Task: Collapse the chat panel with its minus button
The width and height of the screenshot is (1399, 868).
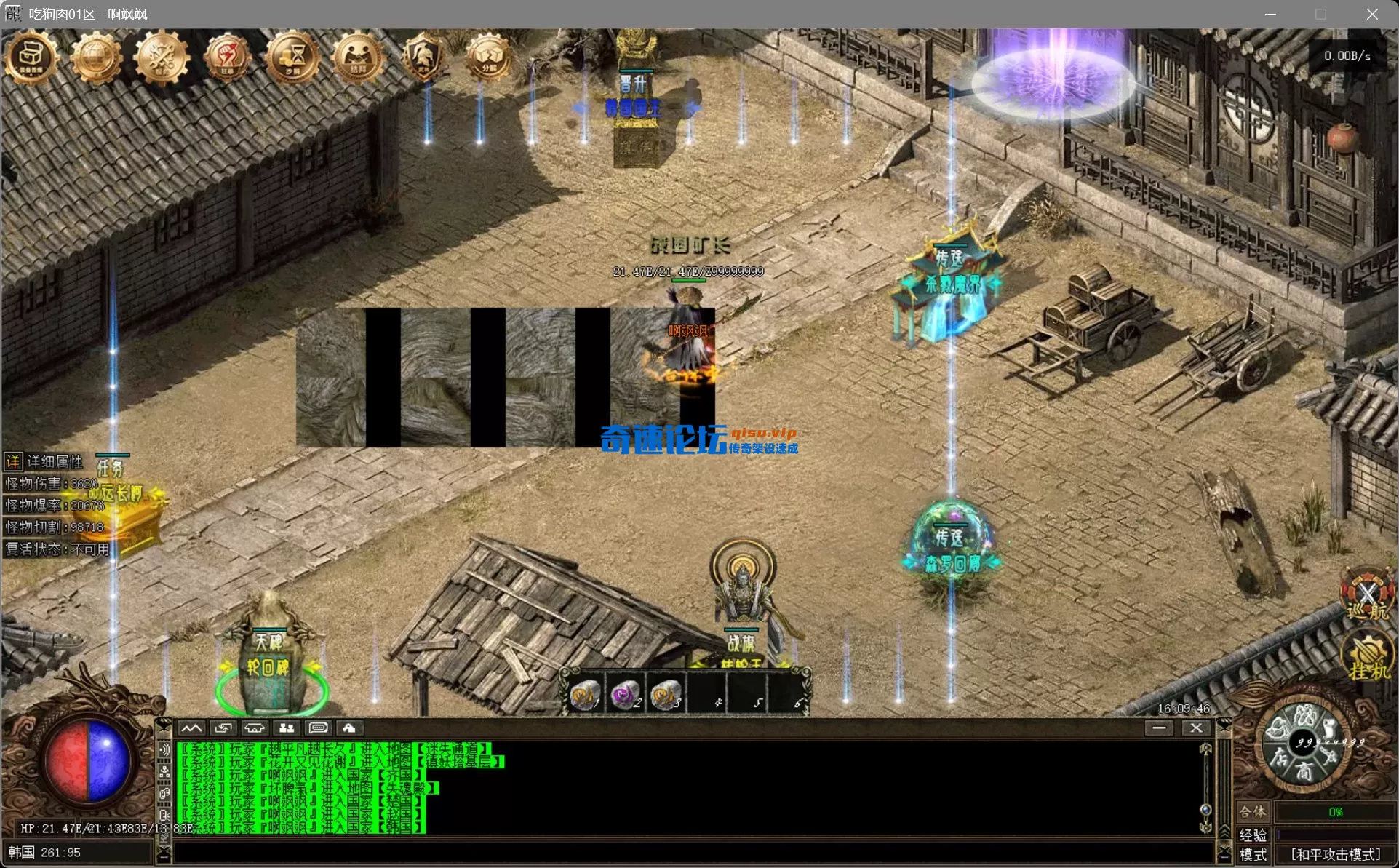Action: (1159, 727)
